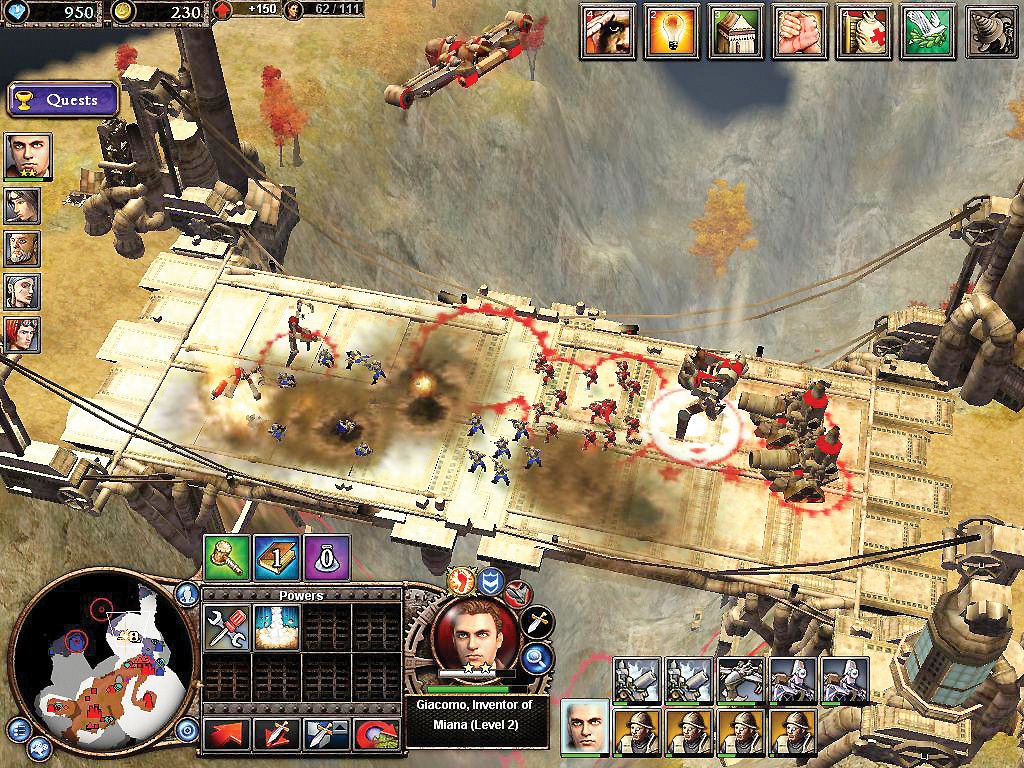The image size is (1024, 768).
Task: Open the drill shell icon at top right
Action: [x=991, y=31]
